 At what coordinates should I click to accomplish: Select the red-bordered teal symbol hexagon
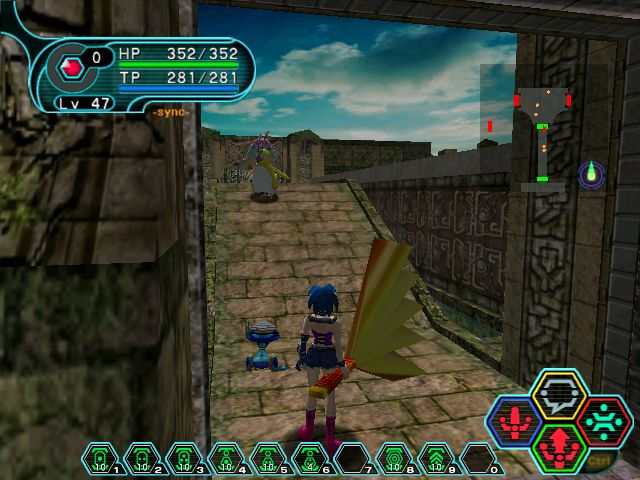coord(601,420)
